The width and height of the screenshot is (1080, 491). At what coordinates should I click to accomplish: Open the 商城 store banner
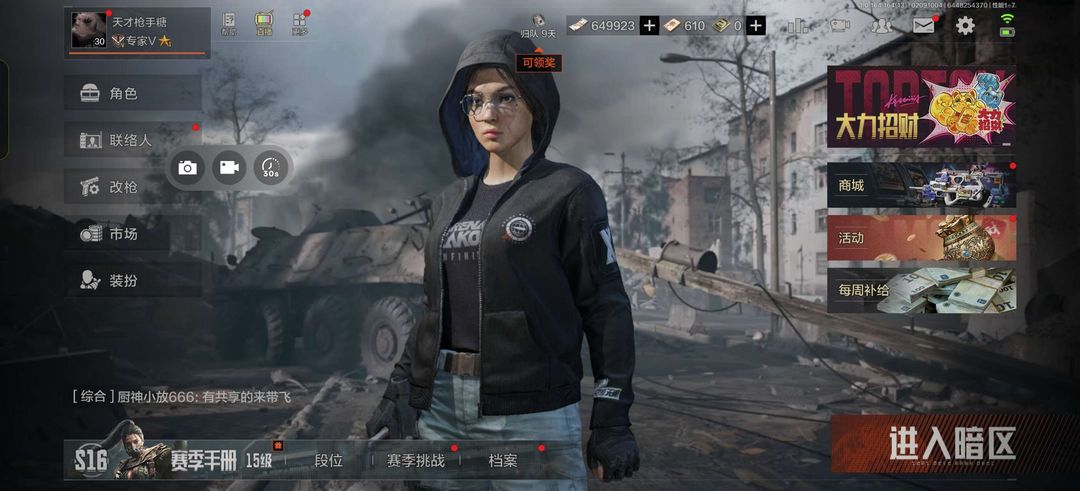click(920, 185)
